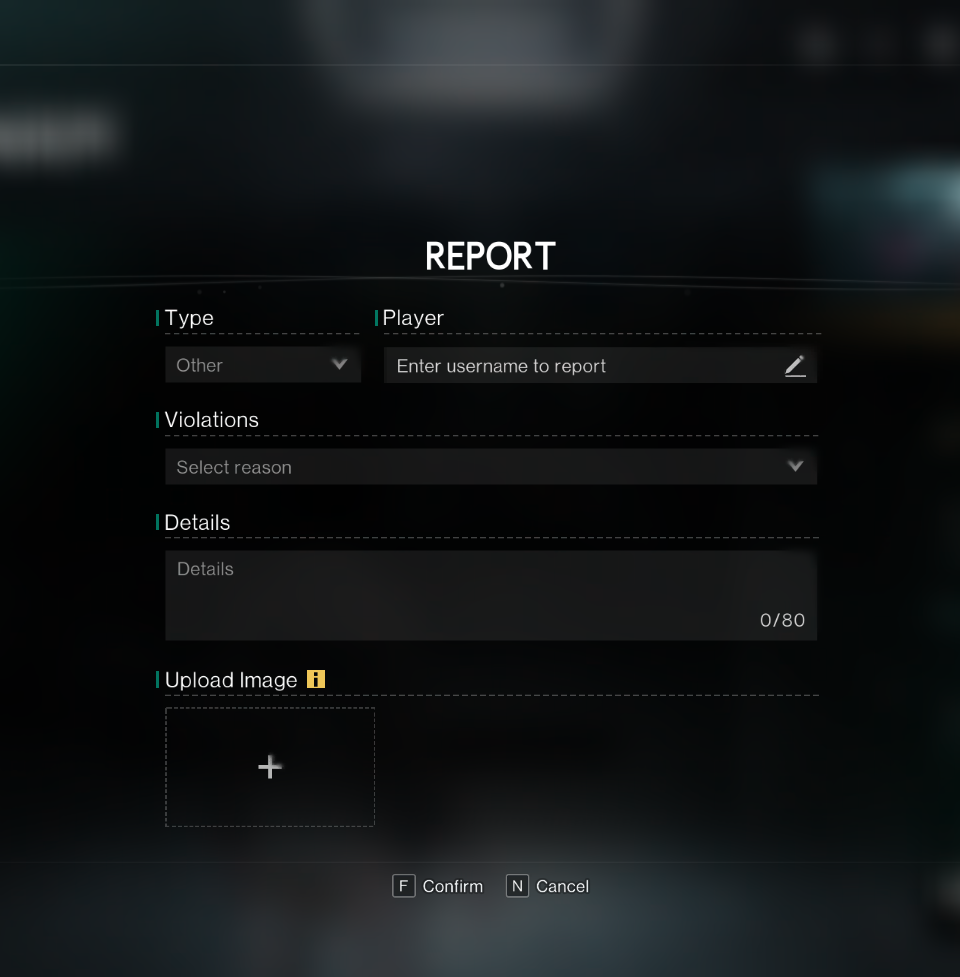Focus the Details text box
This screenshot has height=977, width=960.
[490, 595]
